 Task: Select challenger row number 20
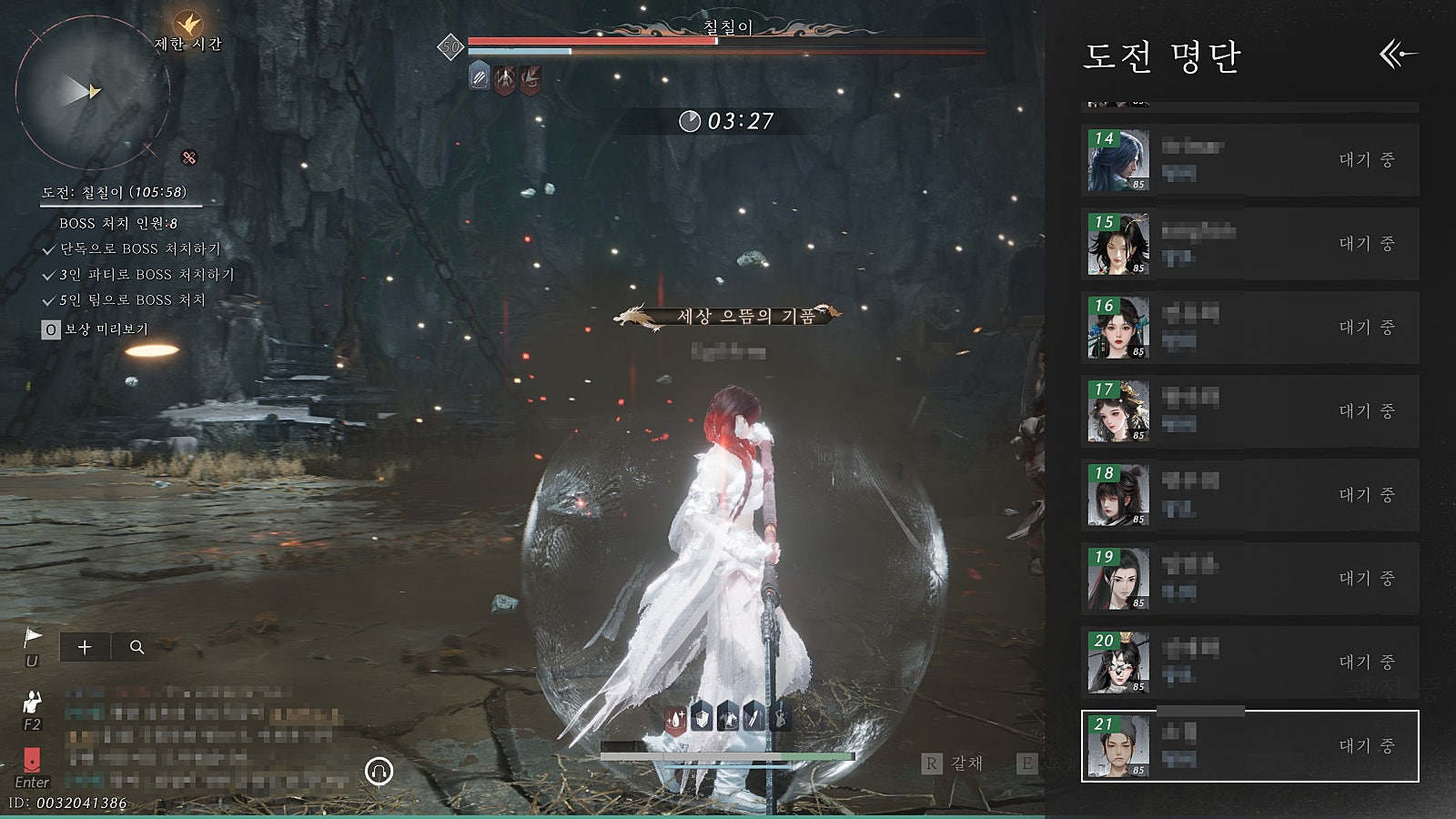click(1249, 662)
